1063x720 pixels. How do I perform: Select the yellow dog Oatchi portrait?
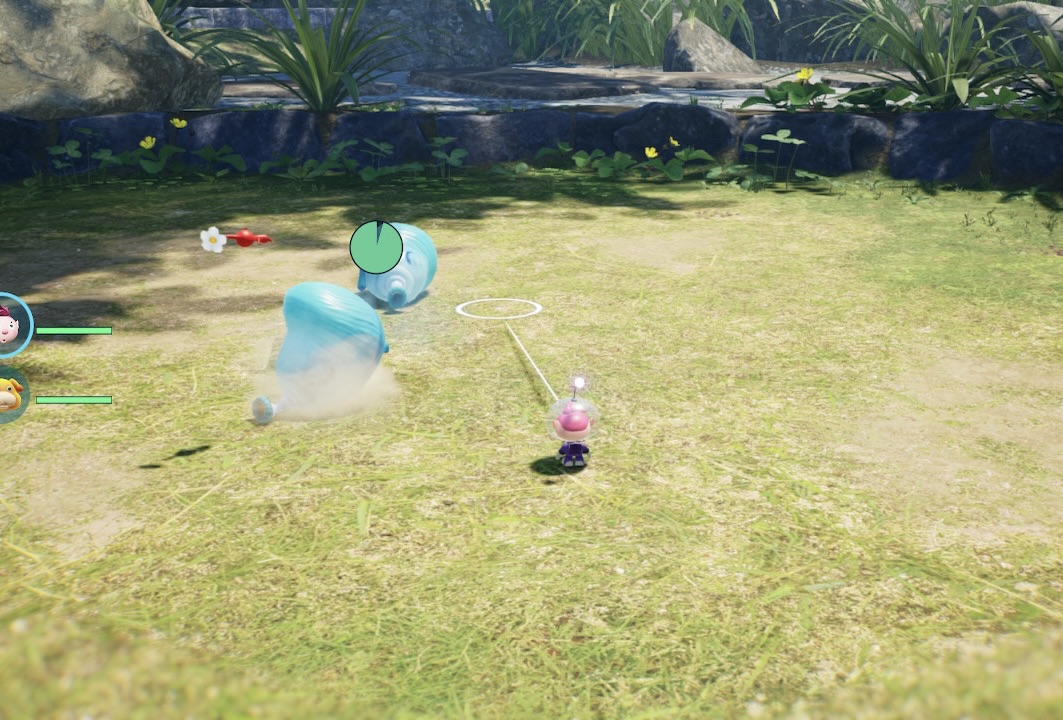click(x=9, y=395)
